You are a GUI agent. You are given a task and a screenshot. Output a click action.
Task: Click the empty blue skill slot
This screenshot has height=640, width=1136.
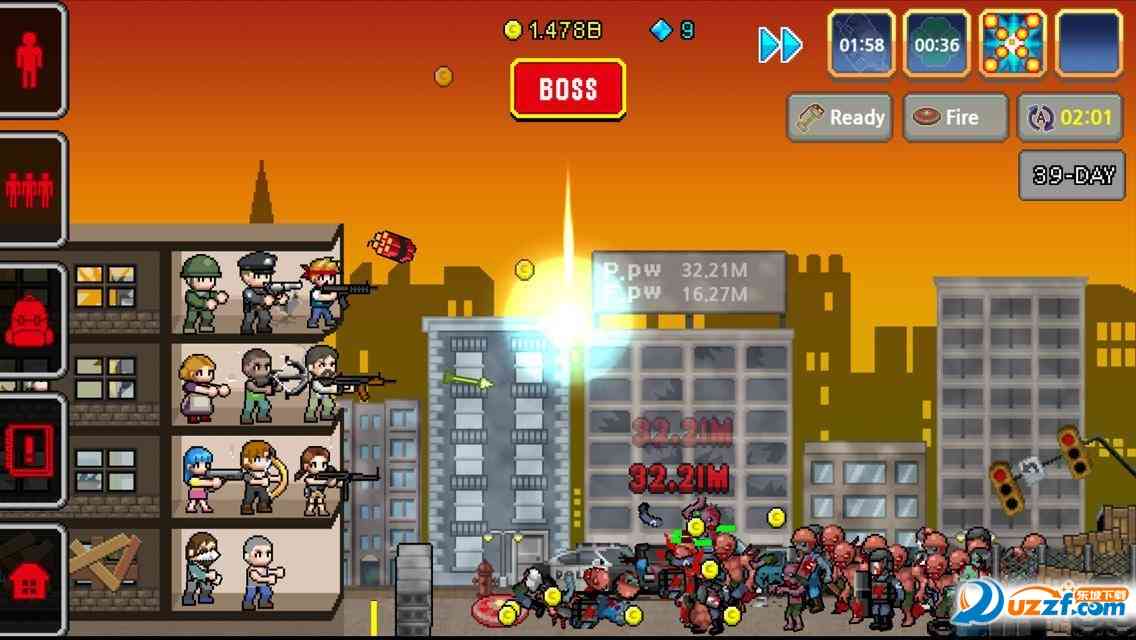pos(1089,44)
